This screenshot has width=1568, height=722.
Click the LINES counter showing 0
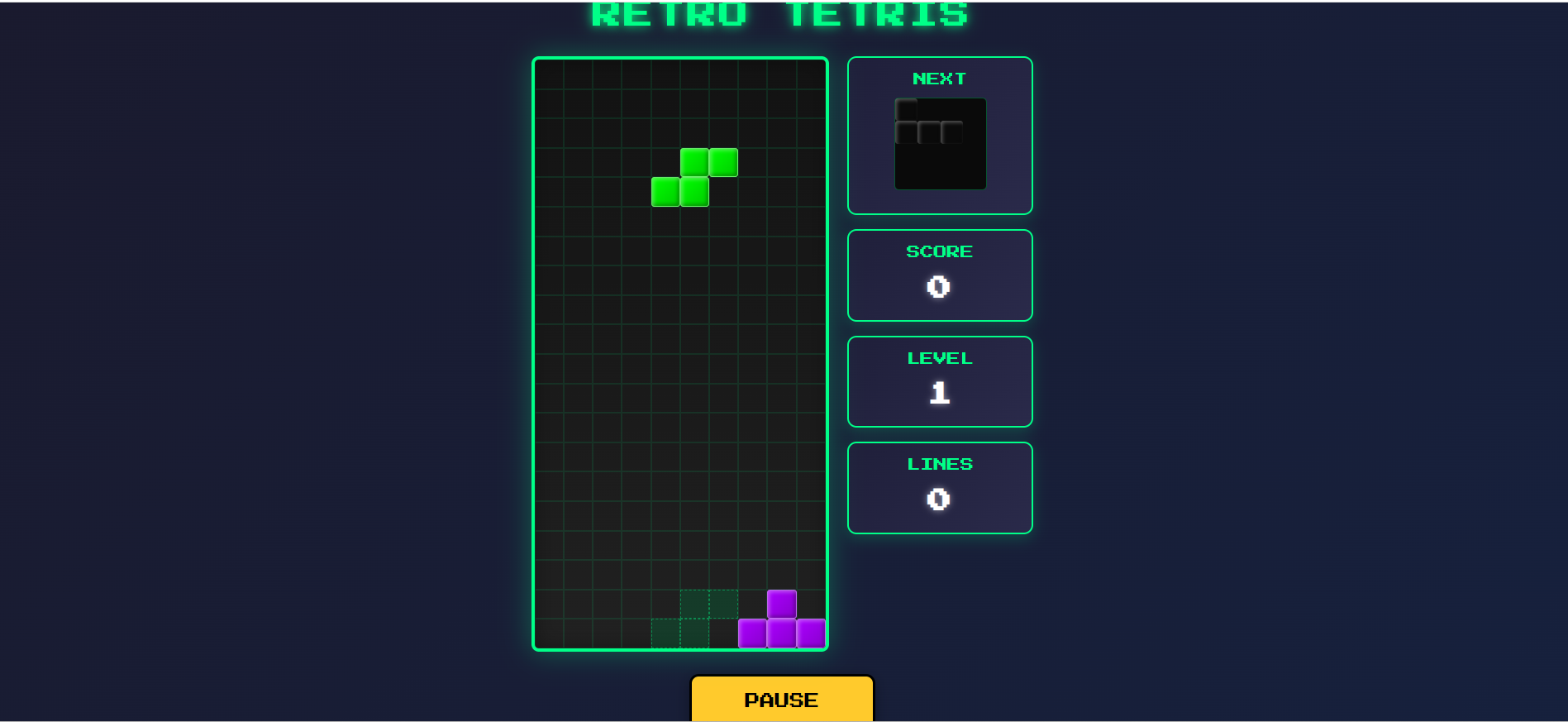pos(939,498)
